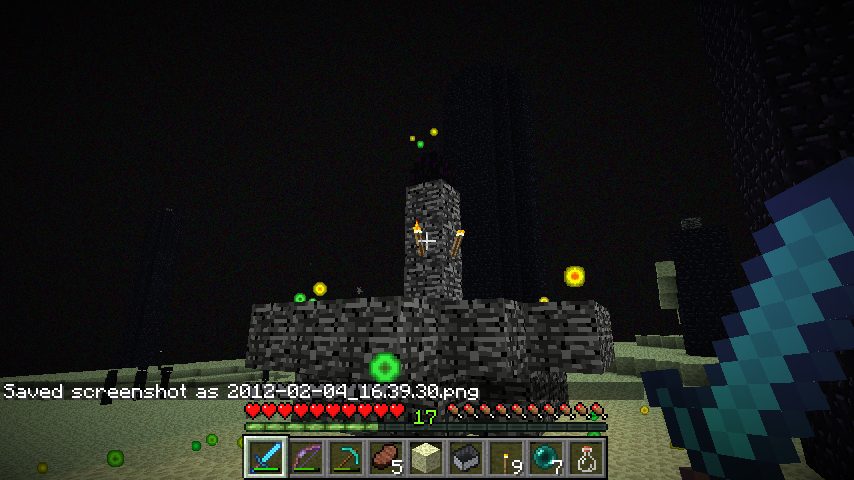Select the diamond sword hotbar slot
This screenshot has height=480, width=854.
pos(266,458)
